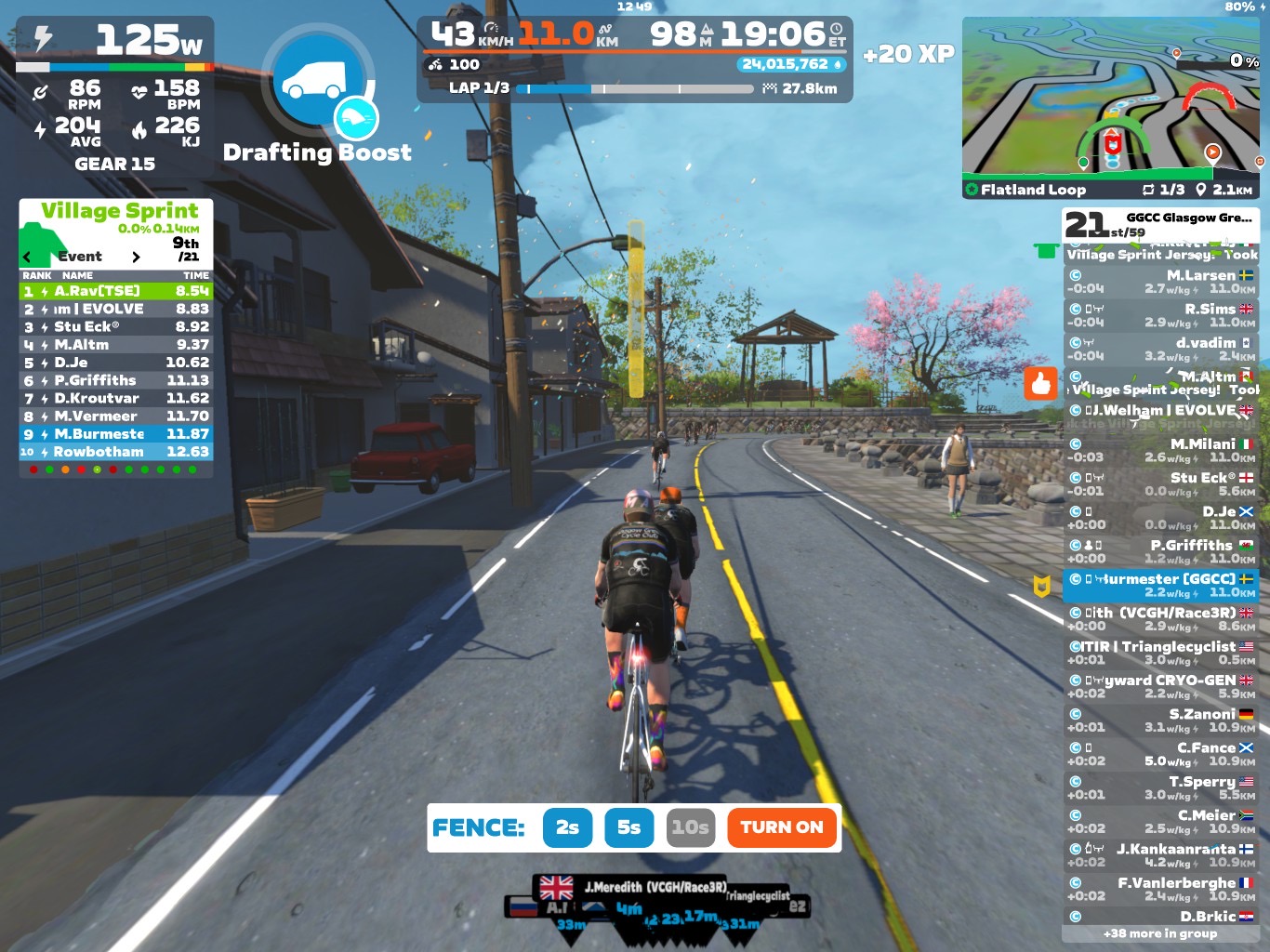
Task: Select C.Fance in the riders list
Action: coord(1160,754)
